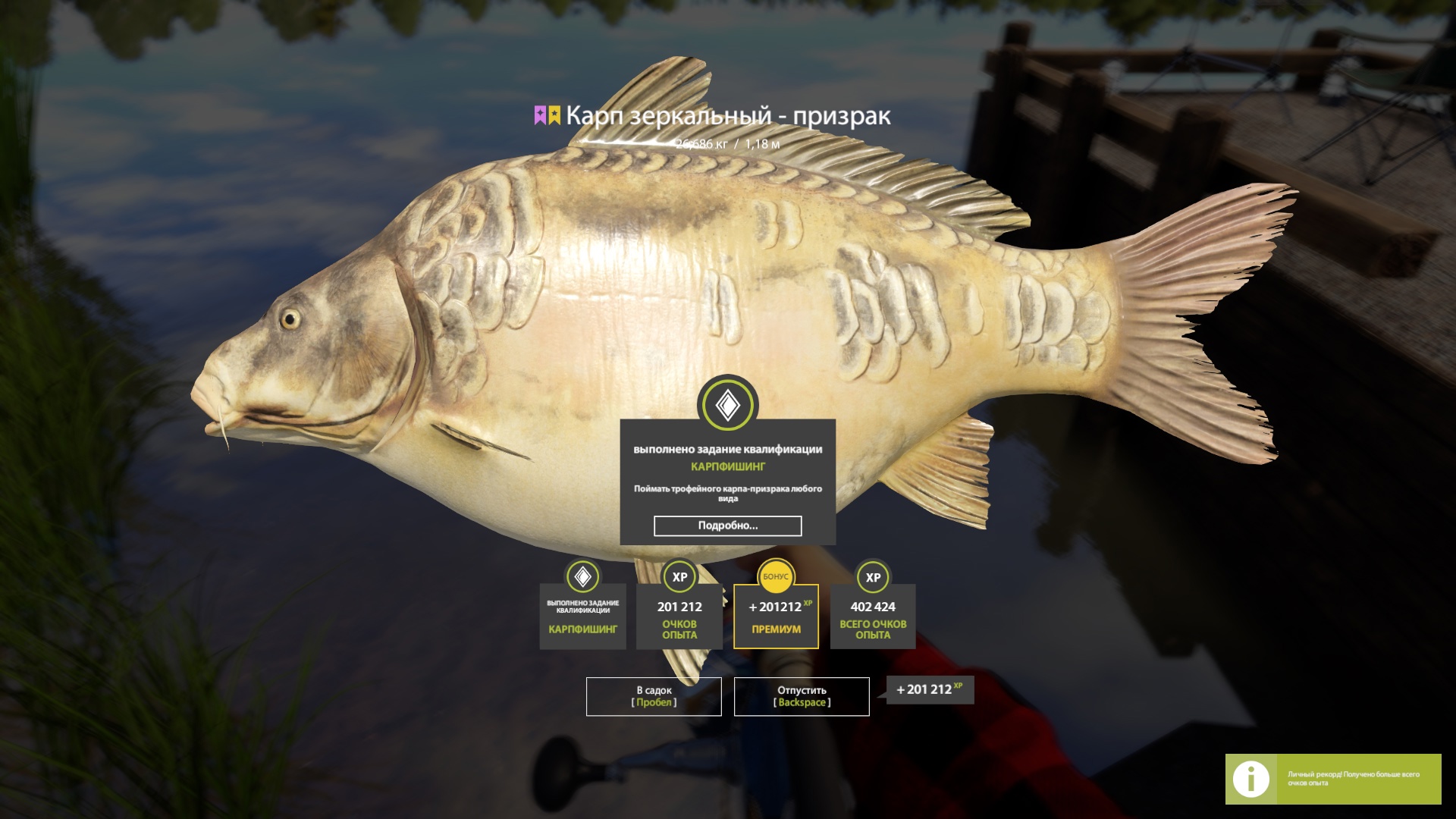The image size is (1456, 819).
Task: Release the fish with Отпустить
Action: pyautogui.click(x=802, y=696)
